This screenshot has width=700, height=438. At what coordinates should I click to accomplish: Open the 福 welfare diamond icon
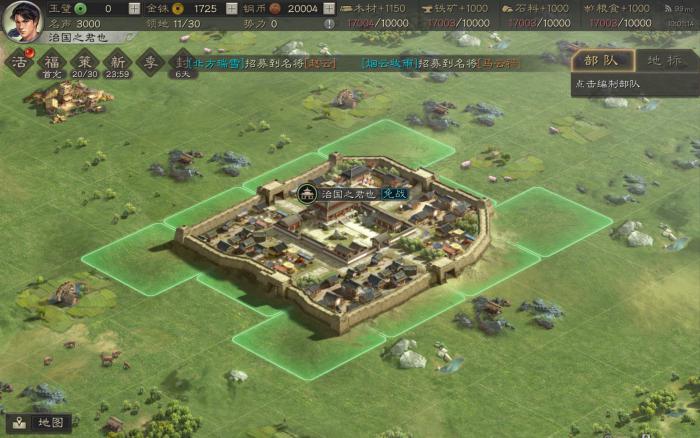point(51,62)
